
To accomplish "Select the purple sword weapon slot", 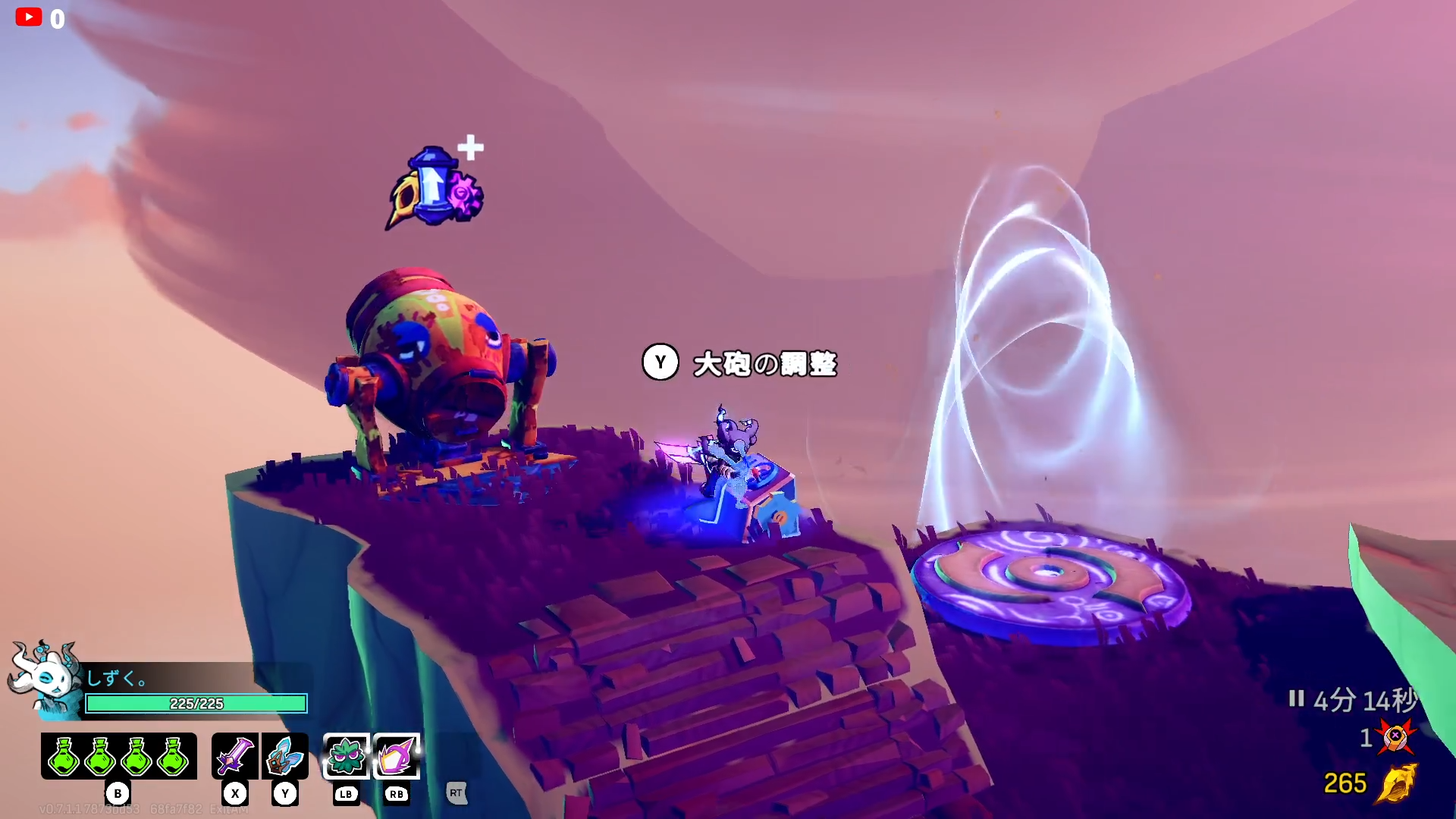I will pos(234,756).
